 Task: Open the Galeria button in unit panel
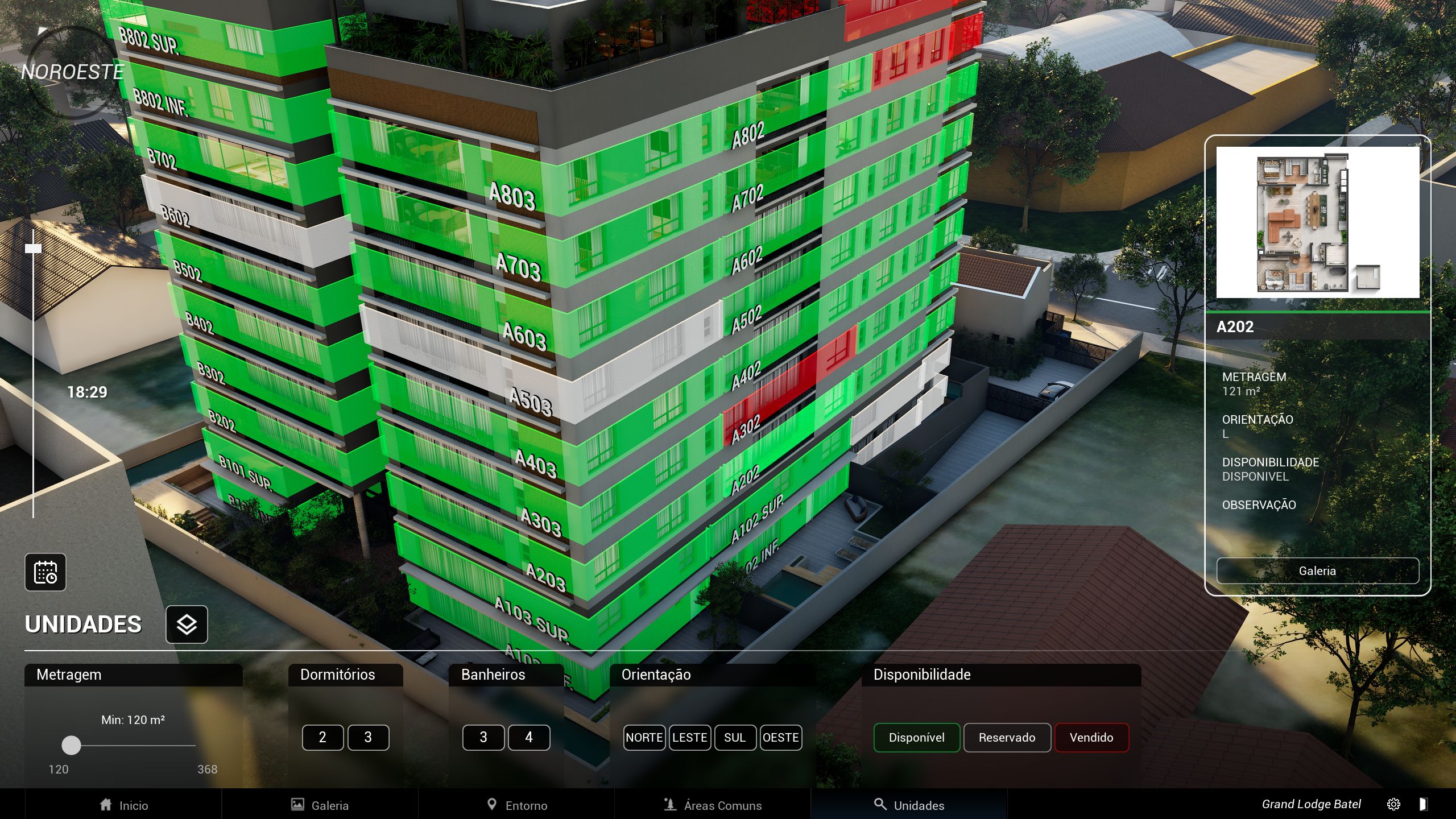(x=1317, y=570)
